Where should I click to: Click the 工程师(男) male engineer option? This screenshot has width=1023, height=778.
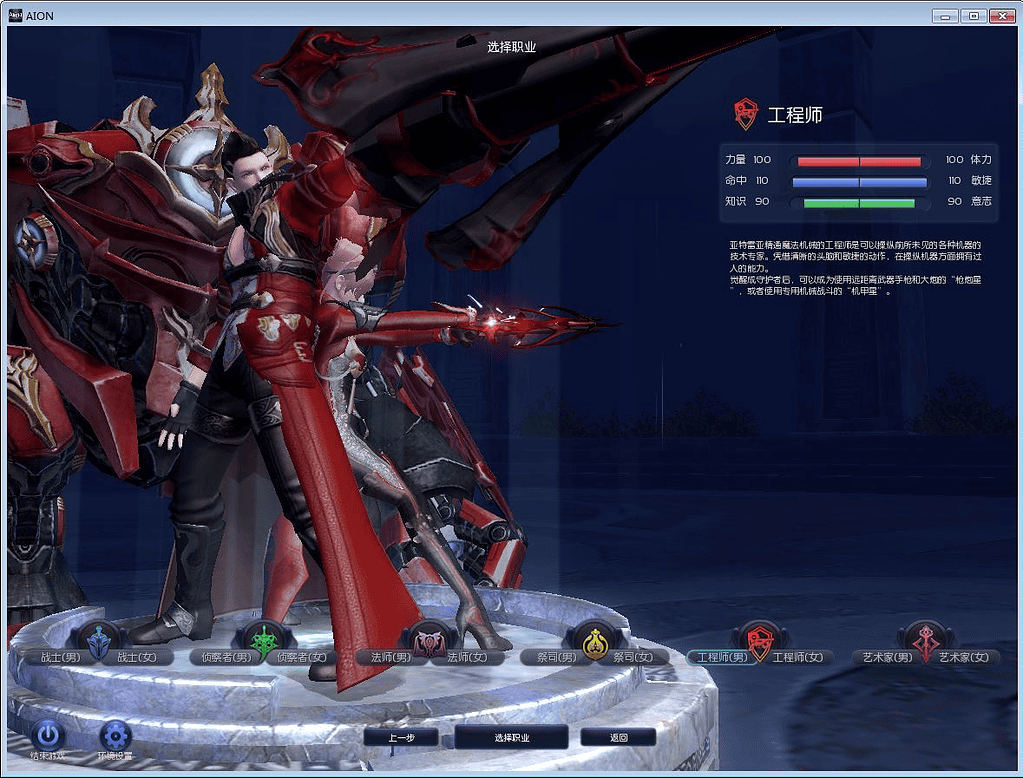tap(721, 658)
